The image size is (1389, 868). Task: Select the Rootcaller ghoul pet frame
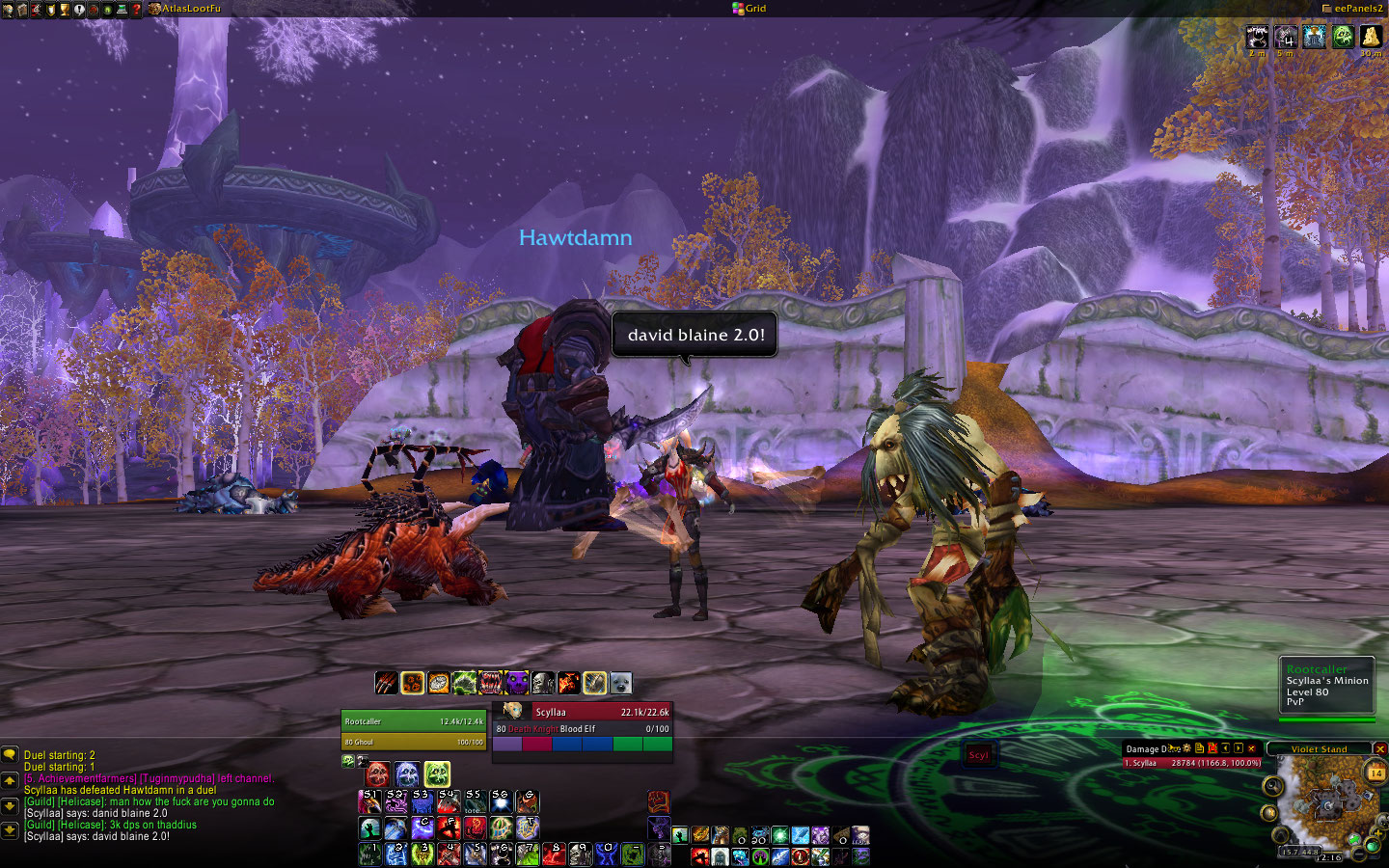[413, 721]
